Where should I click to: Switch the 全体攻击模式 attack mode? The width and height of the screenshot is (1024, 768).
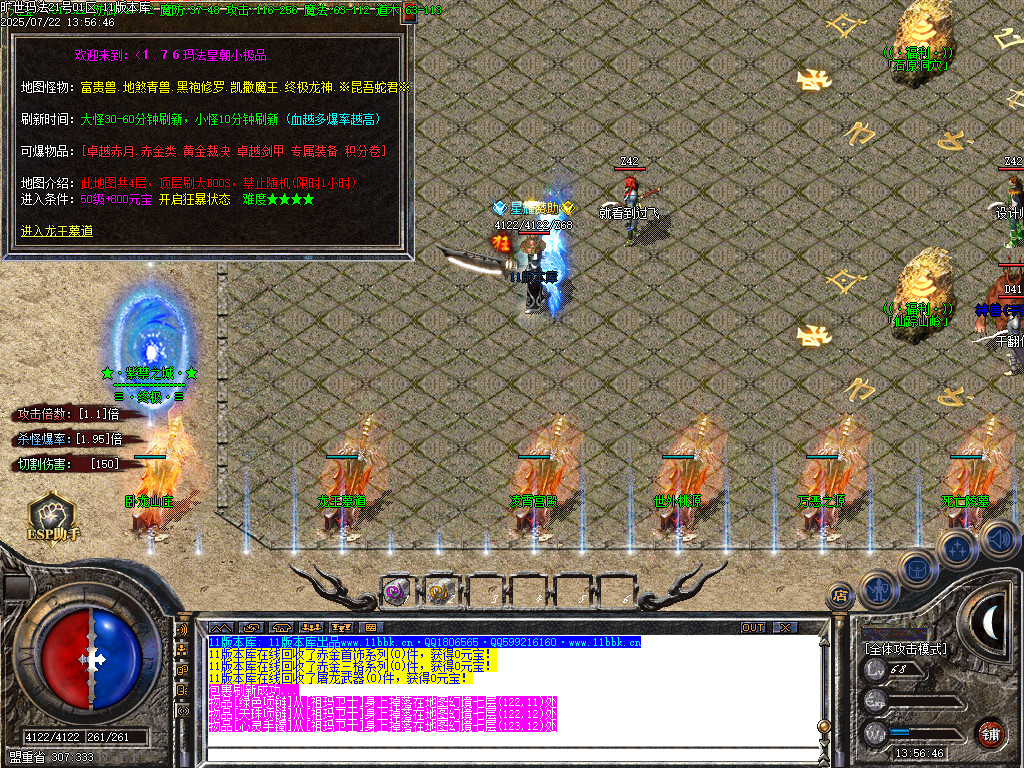[x=904, y=649]
